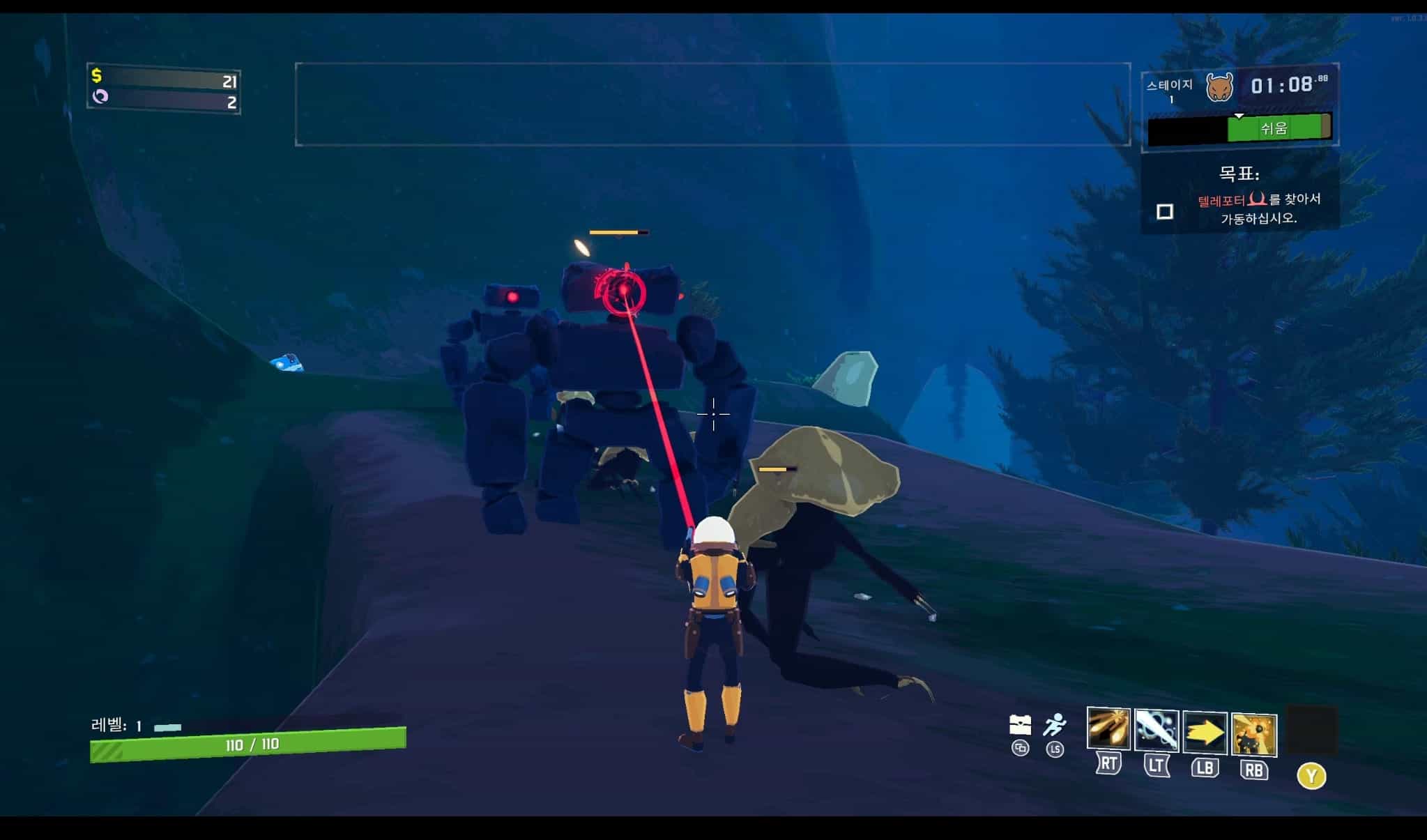Click the teleporter objective checkbox
Image resolution: width=1427 pixels, height=840 pixels.
click(x=1164, y=211)
